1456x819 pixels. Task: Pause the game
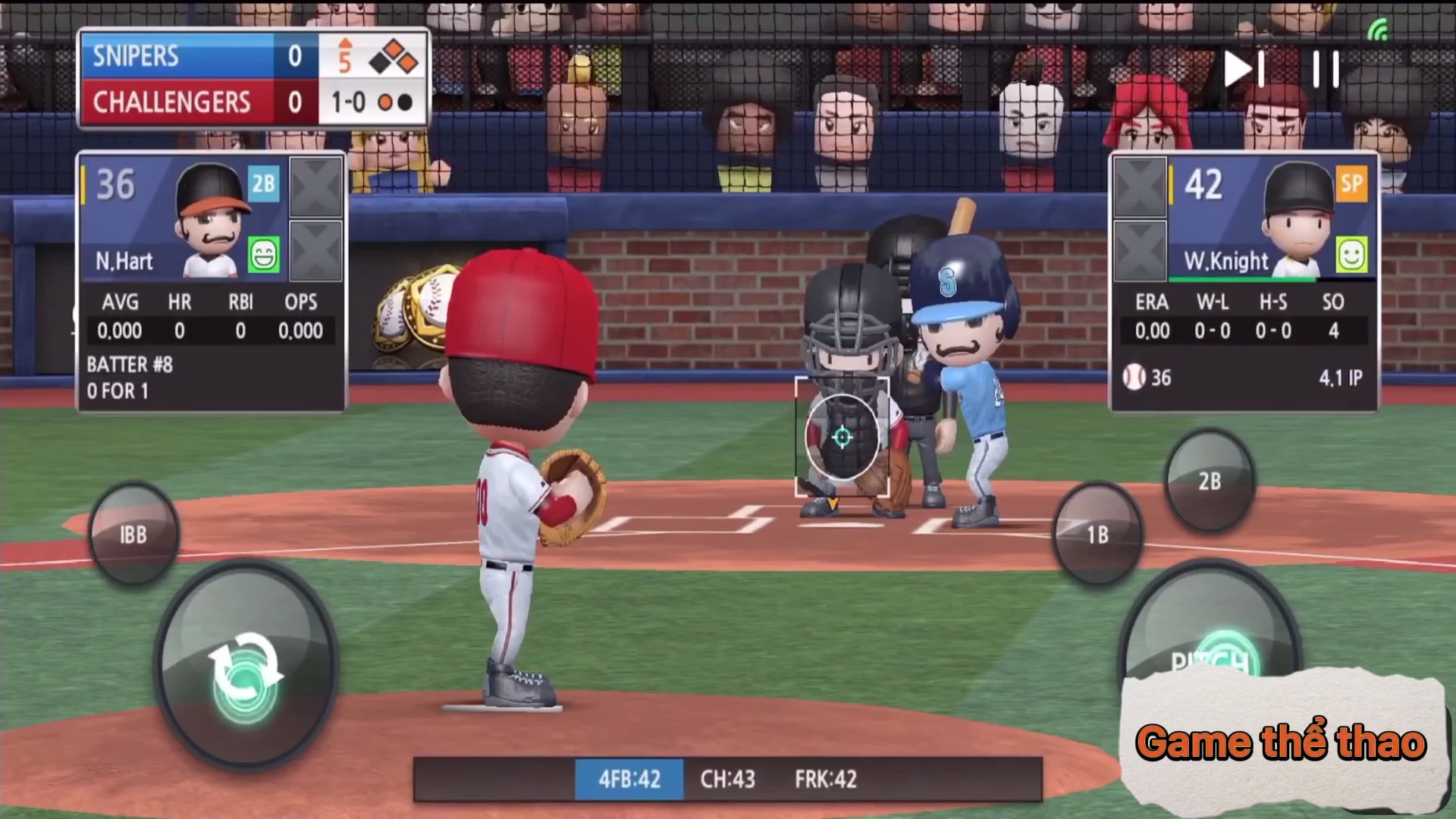[x=1326, y=69]
